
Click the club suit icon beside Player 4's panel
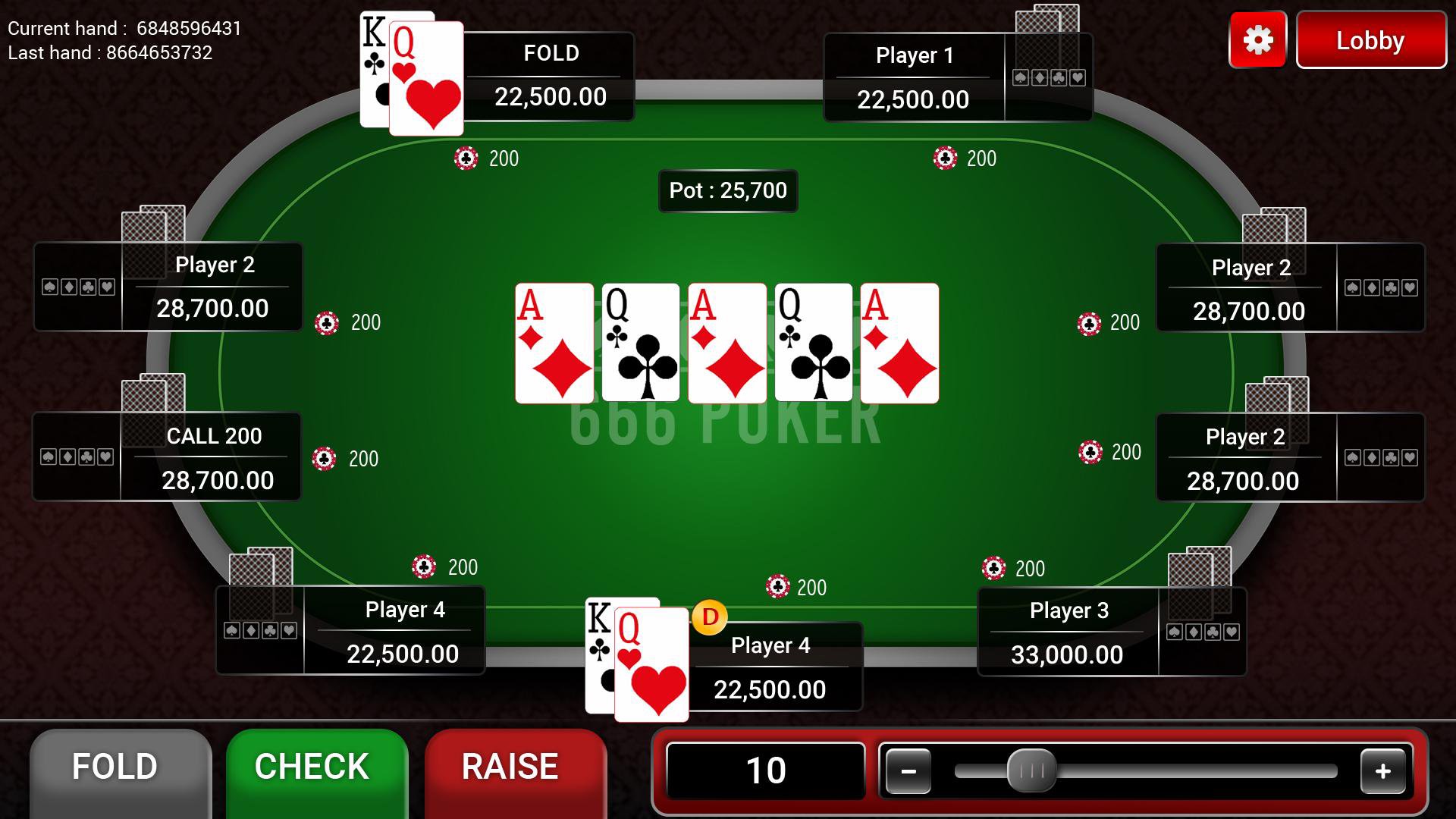pyautogui.click(x=270, y=632)
